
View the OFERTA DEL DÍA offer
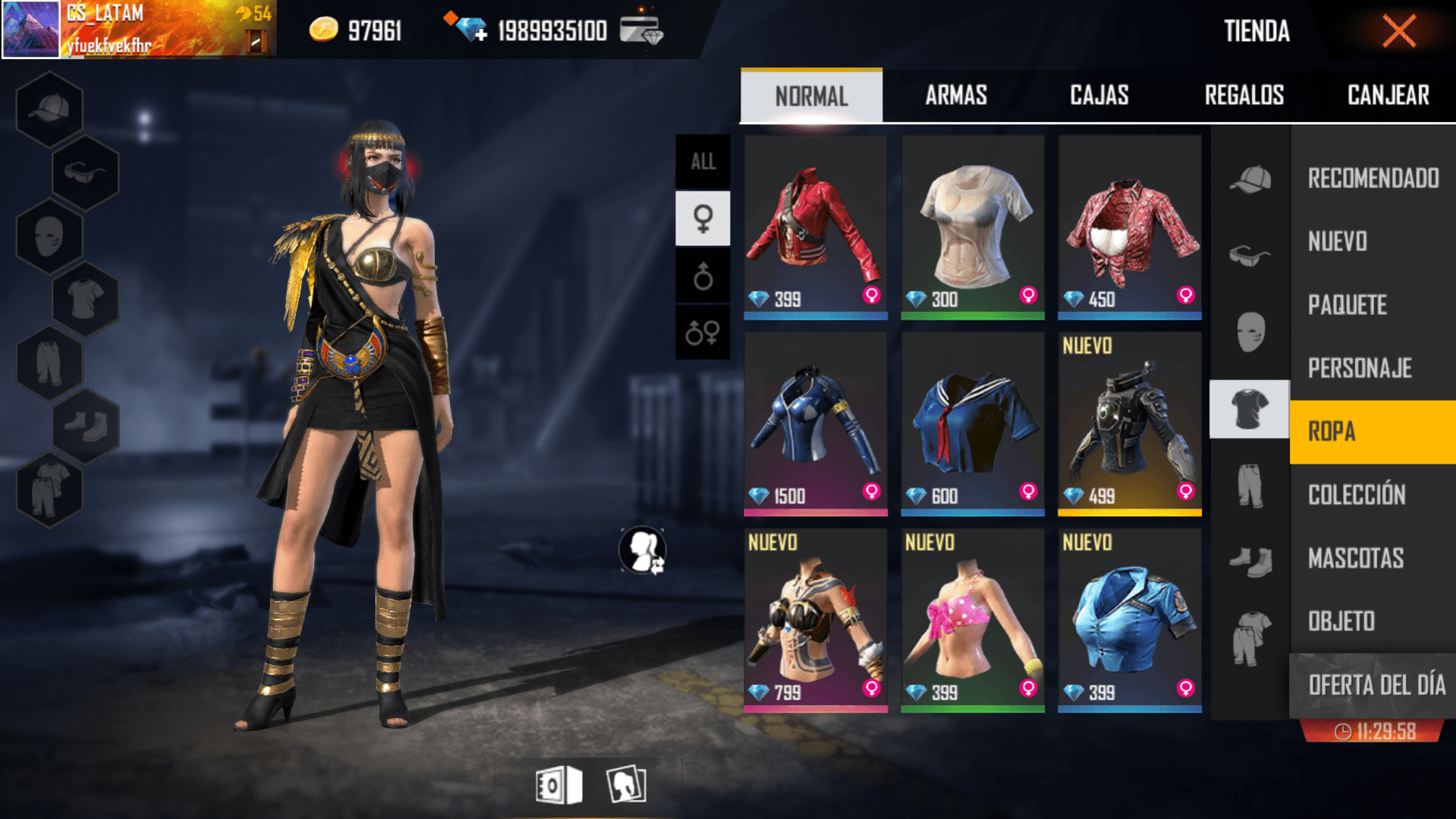1376,685
